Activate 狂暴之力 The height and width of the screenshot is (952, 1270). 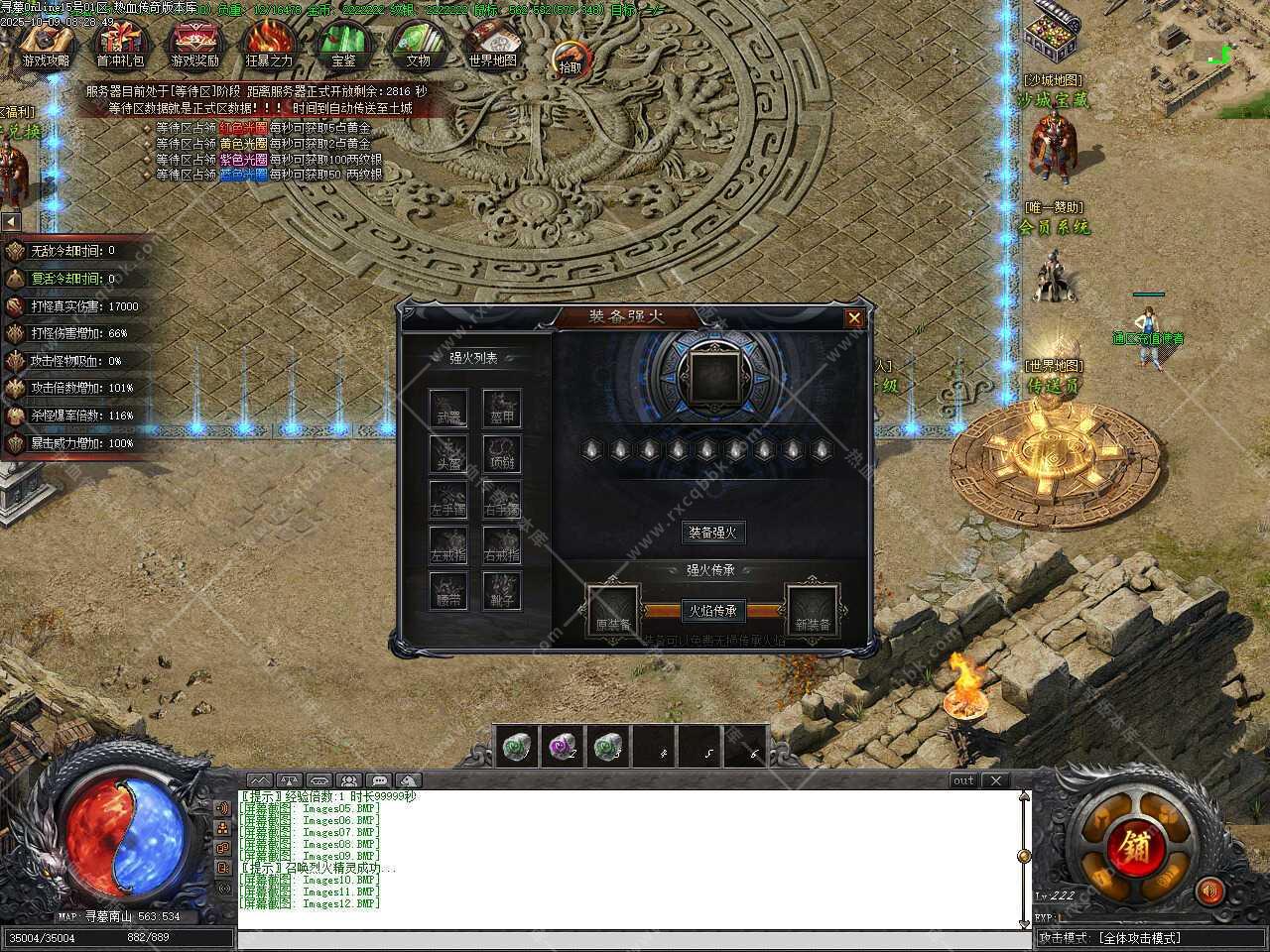[x=269, y=44]
